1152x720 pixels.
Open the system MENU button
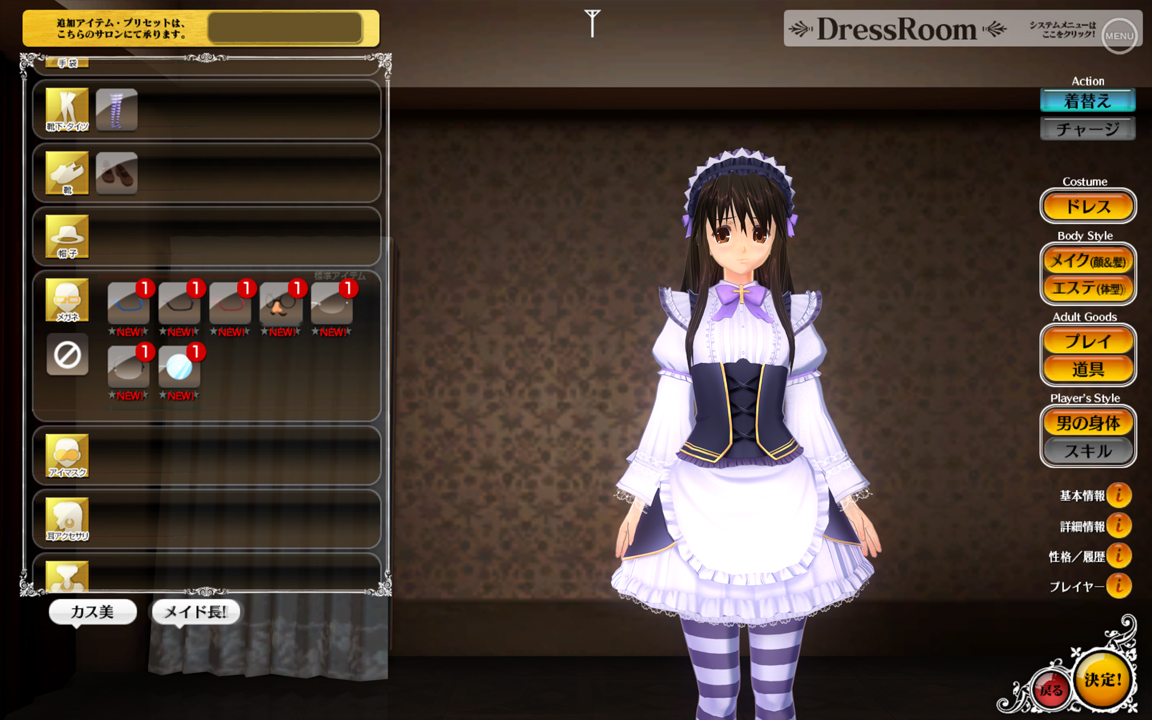click(1119, 36)
